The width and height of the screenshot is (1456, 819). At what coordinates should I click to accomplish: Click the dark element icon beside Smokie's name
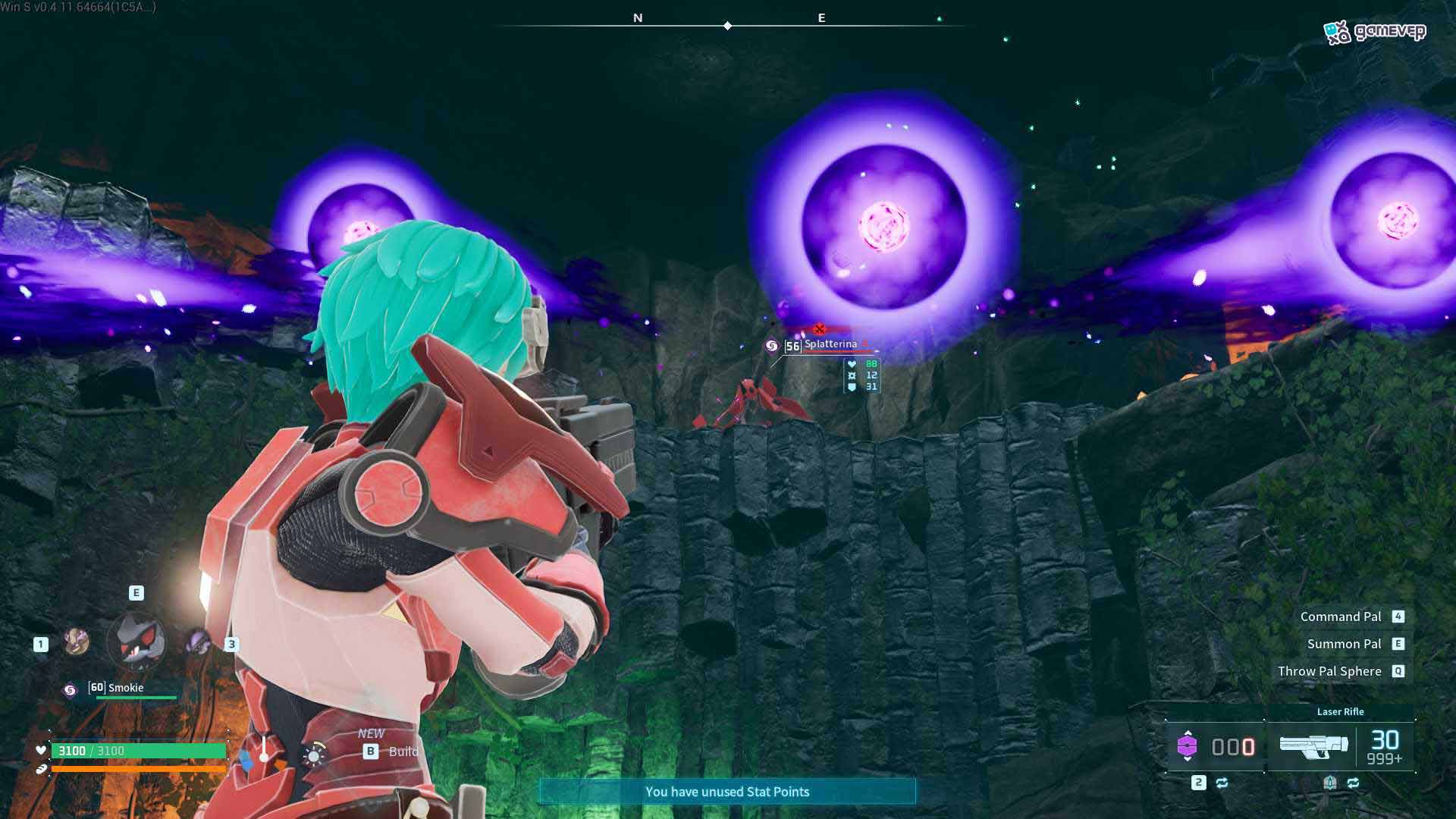click(70, 689)
